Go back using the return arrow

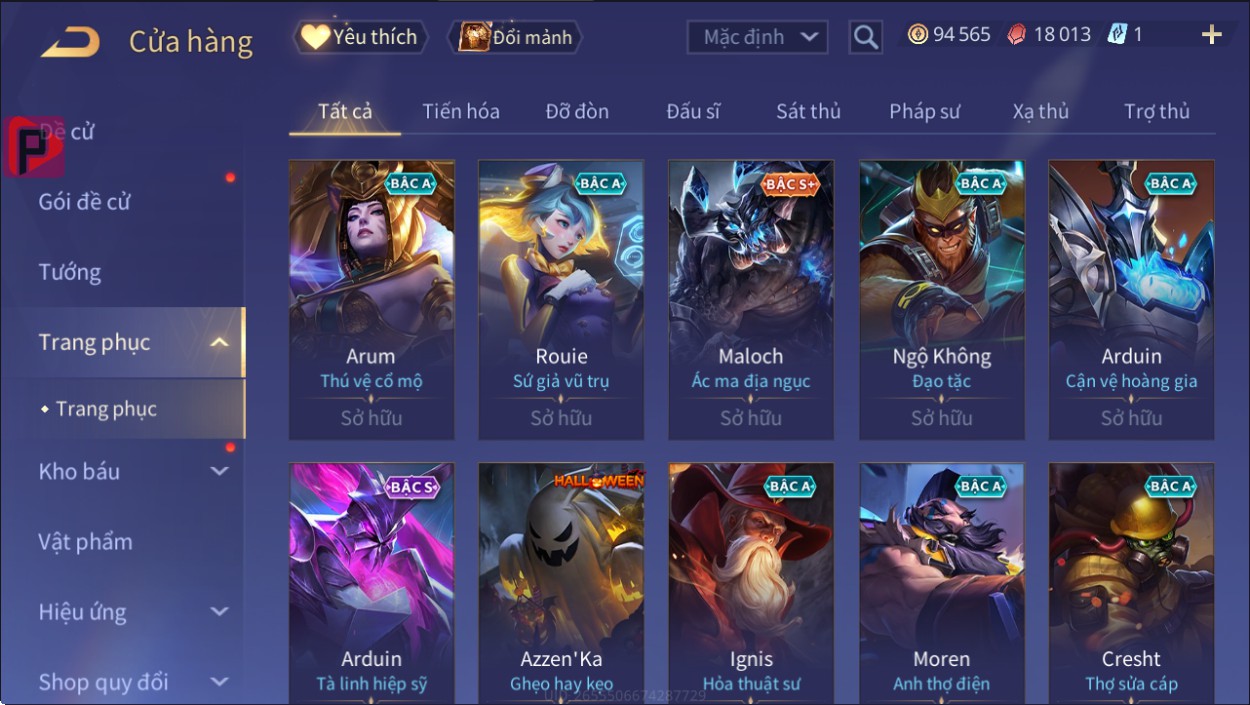coord(70,42)
